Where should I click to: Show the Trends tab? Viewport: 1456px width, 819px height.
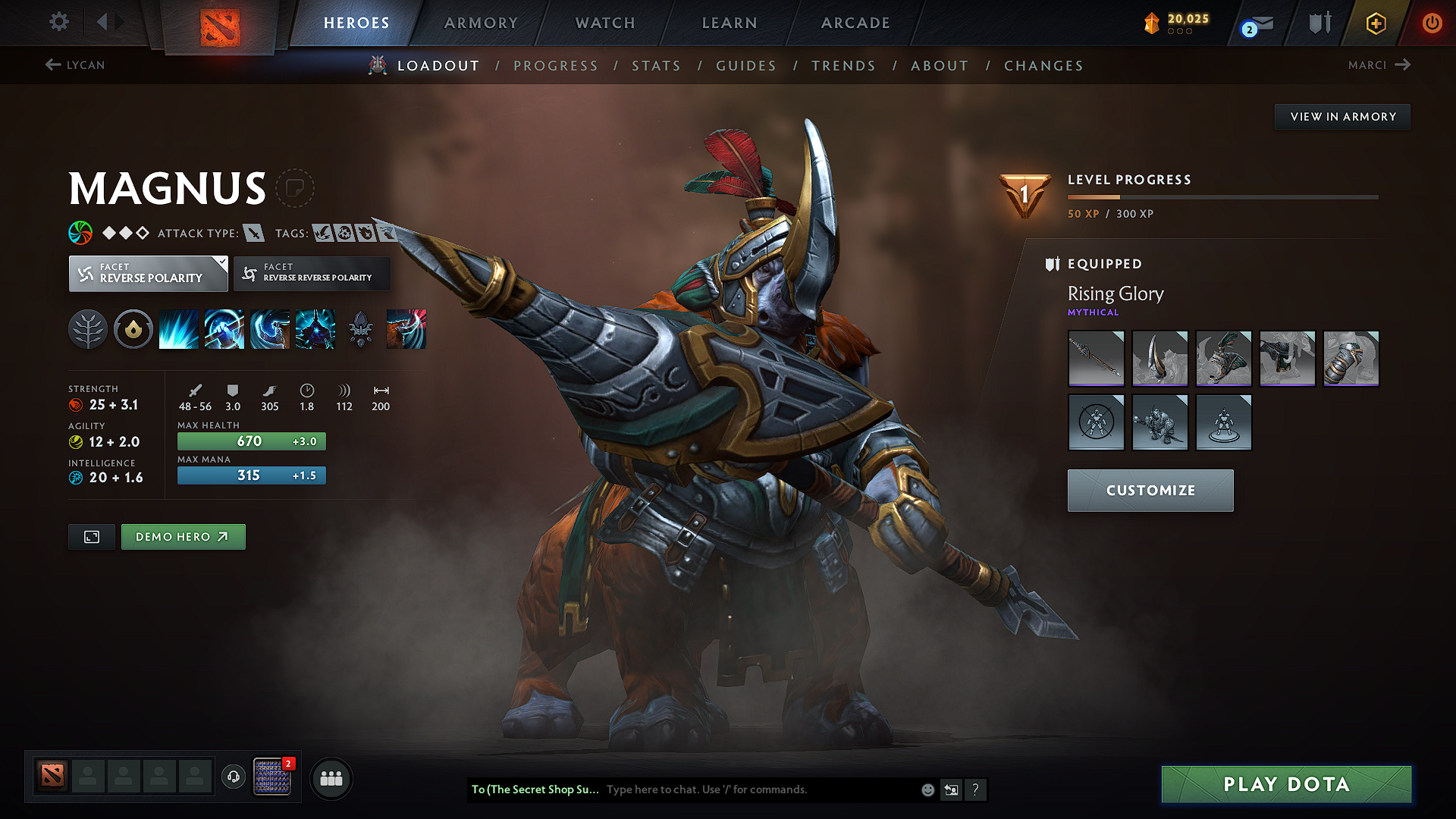(x=843, y=66)
